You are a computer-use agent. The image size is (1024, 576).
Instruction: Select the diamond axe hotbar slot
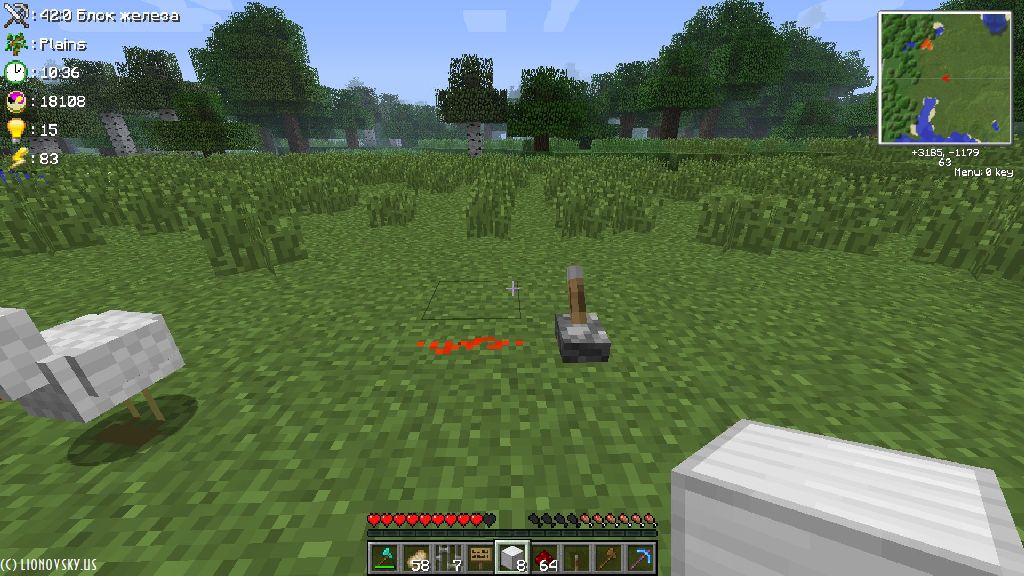click(x=383, y=557)
